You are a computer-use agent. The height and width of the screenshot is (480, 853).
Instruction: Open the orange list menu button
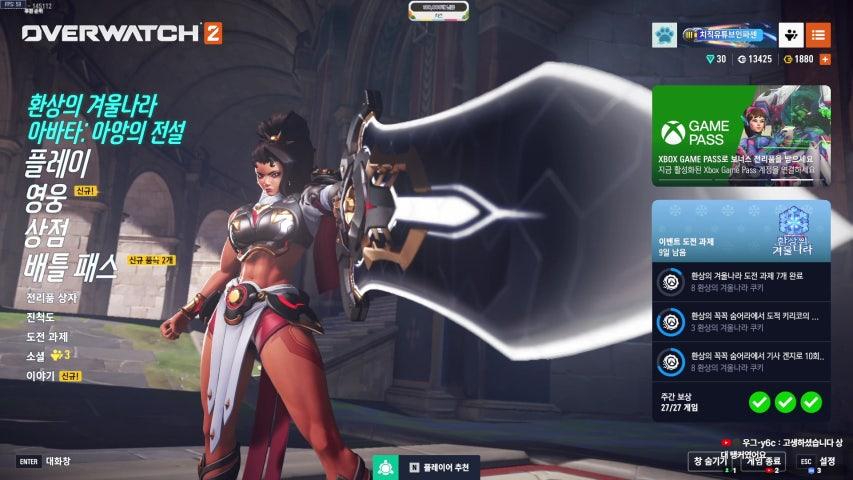click(x=818, y=36)
